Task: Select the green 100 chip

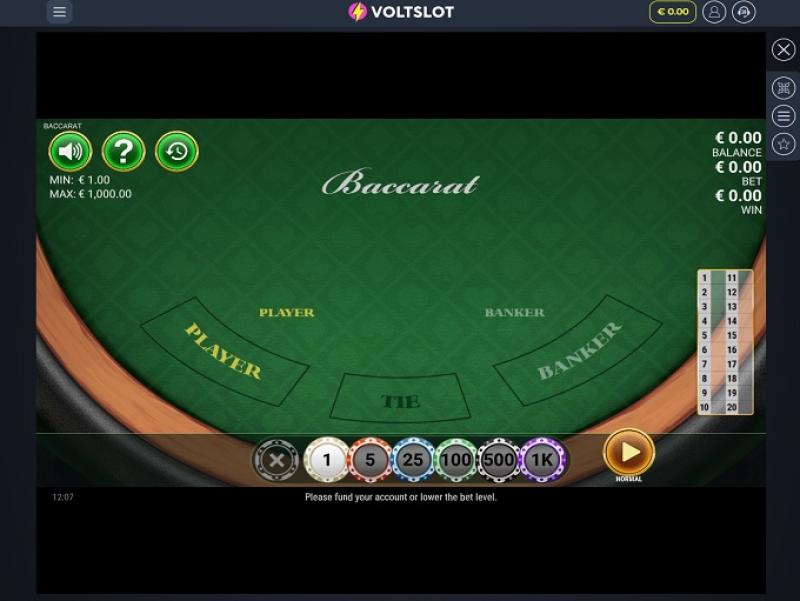Action: click(x=456, y=460)
